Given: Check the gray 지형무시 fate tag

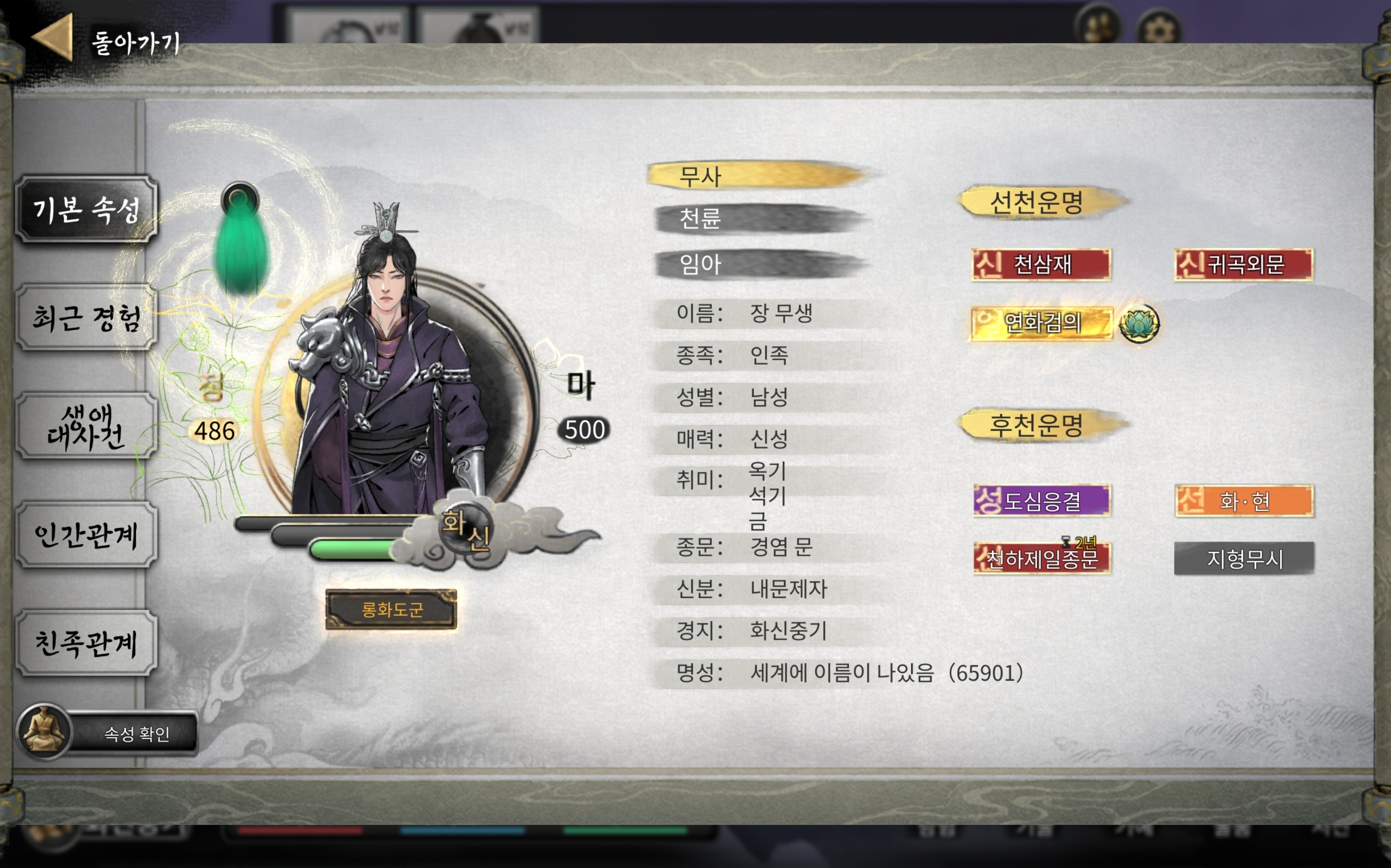Looking at the screenshot, I should [x=1244, y=558].
